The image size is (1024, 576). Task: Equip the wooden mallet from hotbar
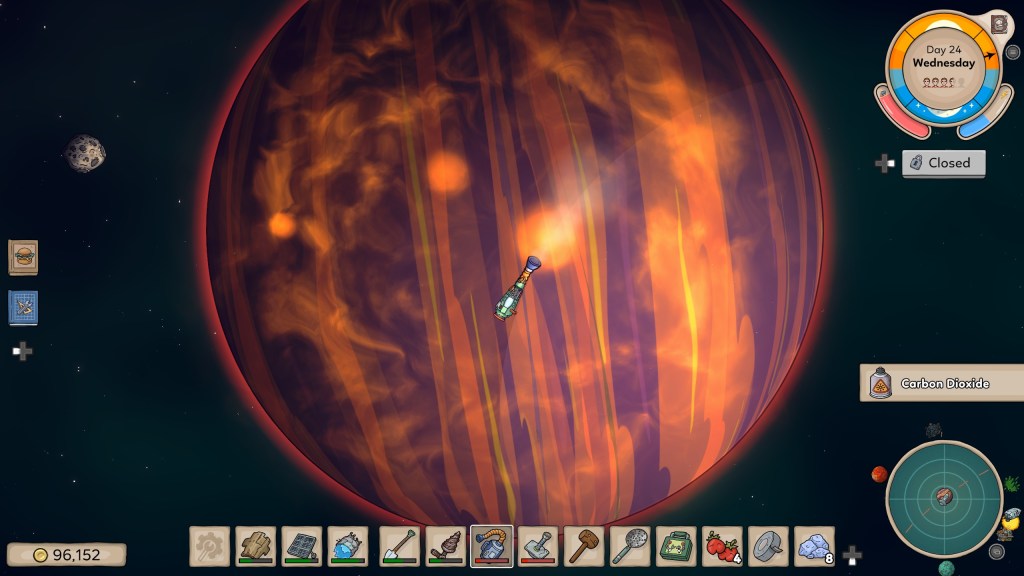point(584,546)
